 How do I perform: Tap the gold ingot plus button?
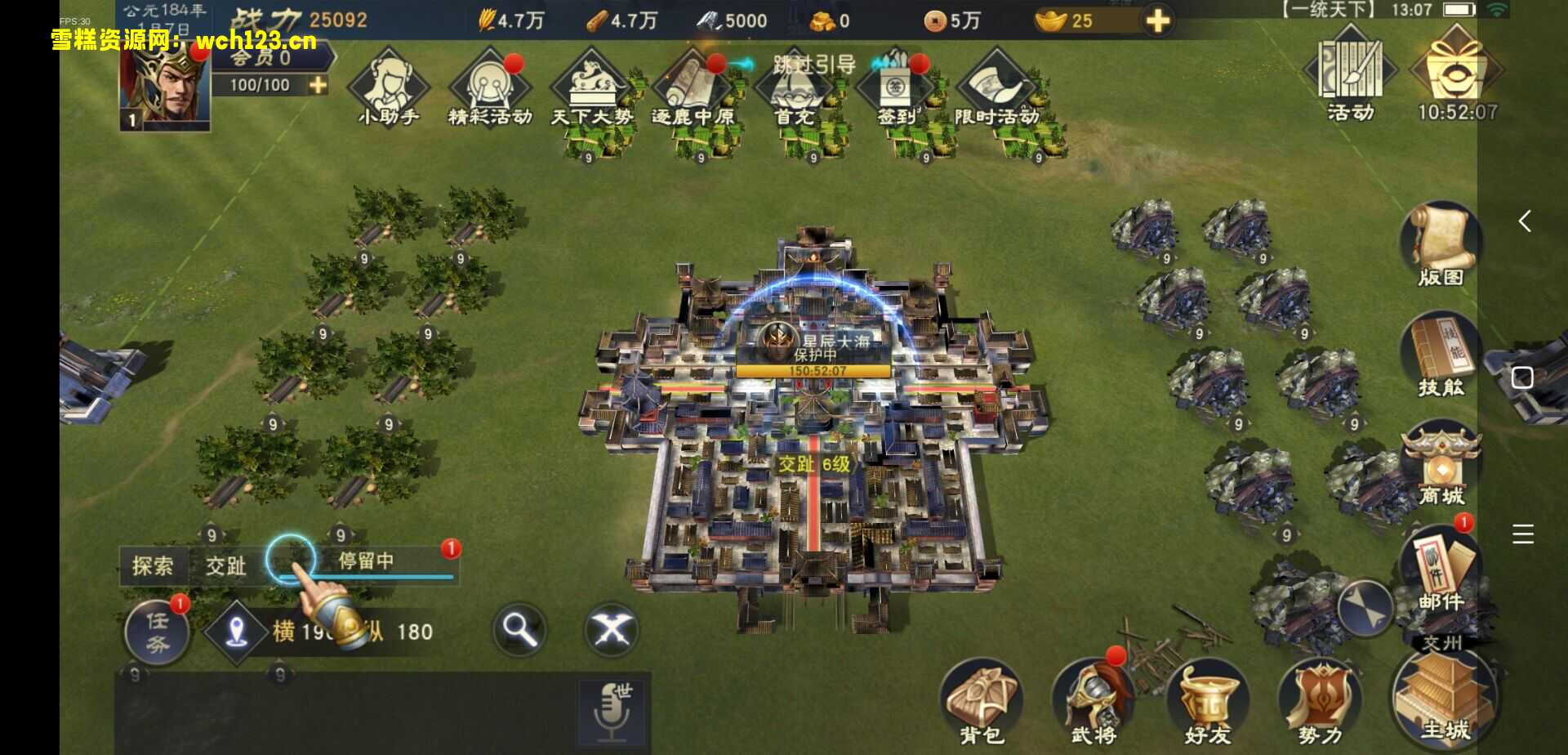point(1158,20)
